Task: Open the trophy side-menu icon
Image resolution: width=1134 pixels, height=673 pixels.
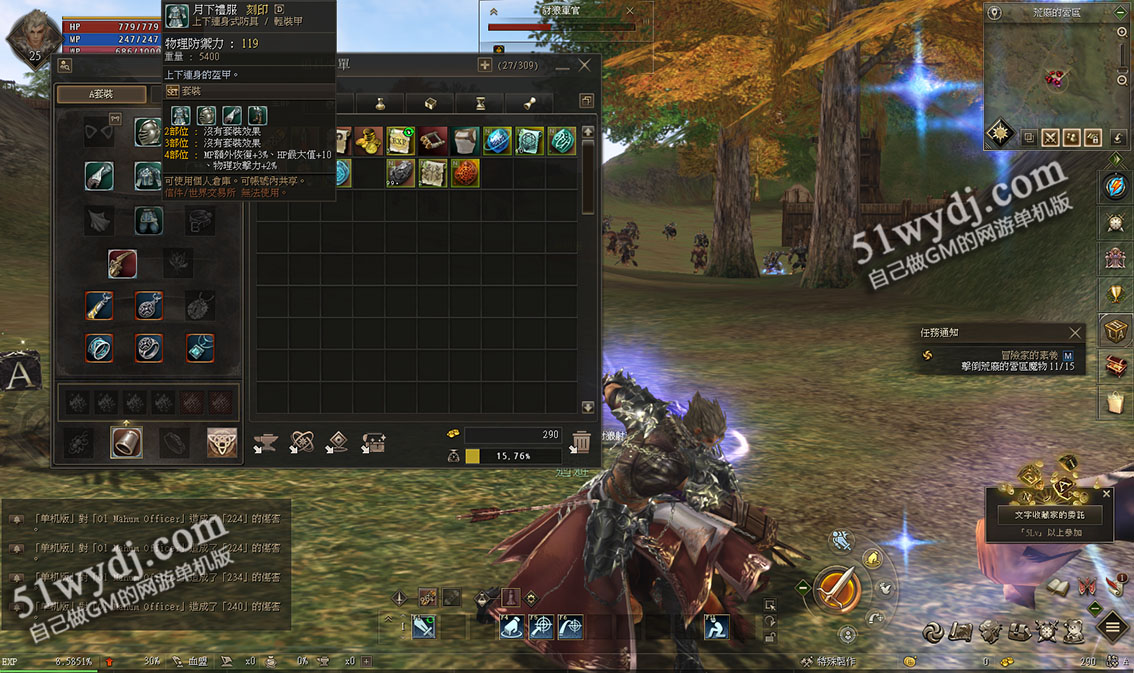Action: (1115, 293)
